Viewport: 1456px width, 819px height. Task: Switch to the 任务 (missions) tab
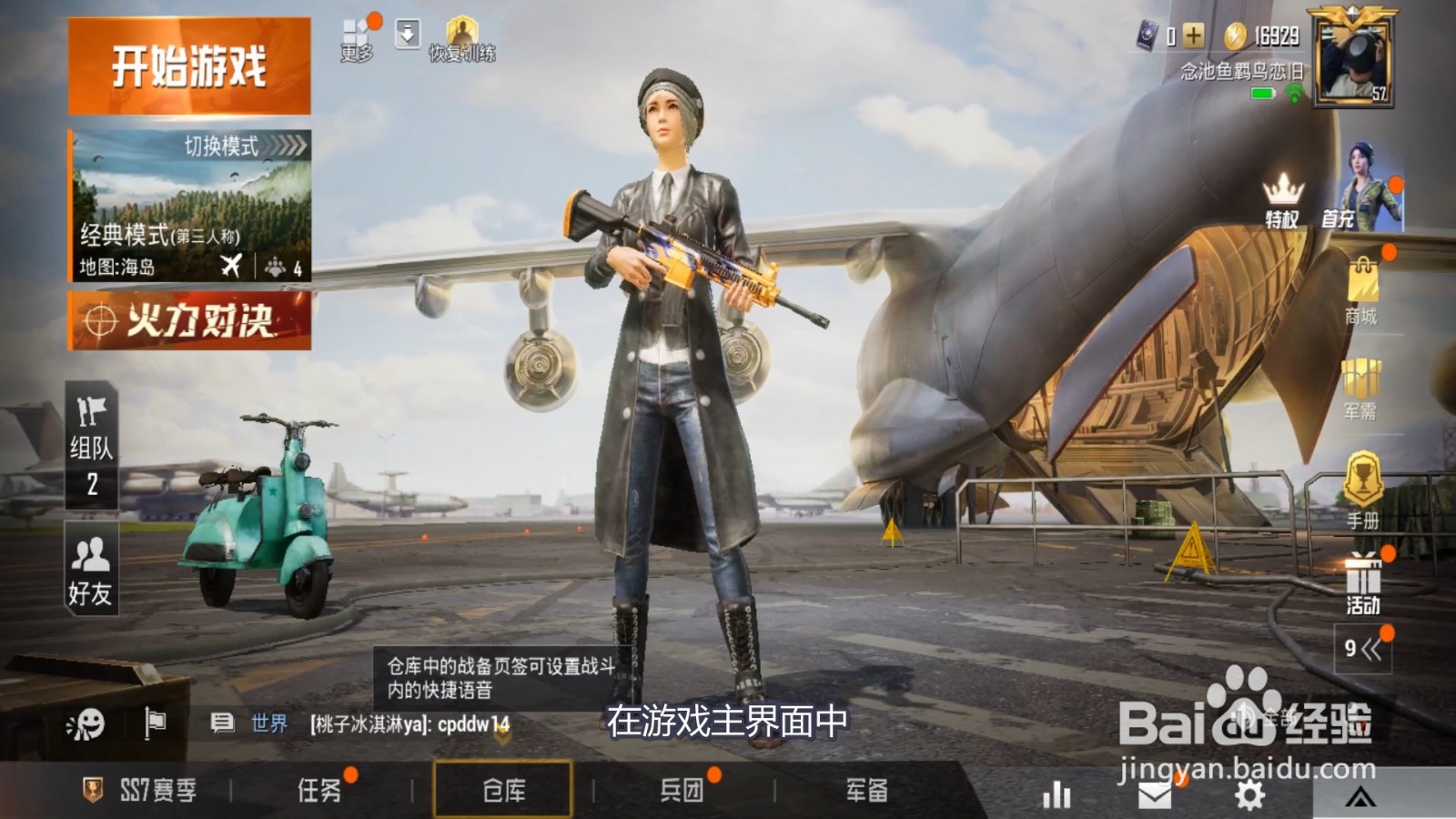(x=317, y=790)
